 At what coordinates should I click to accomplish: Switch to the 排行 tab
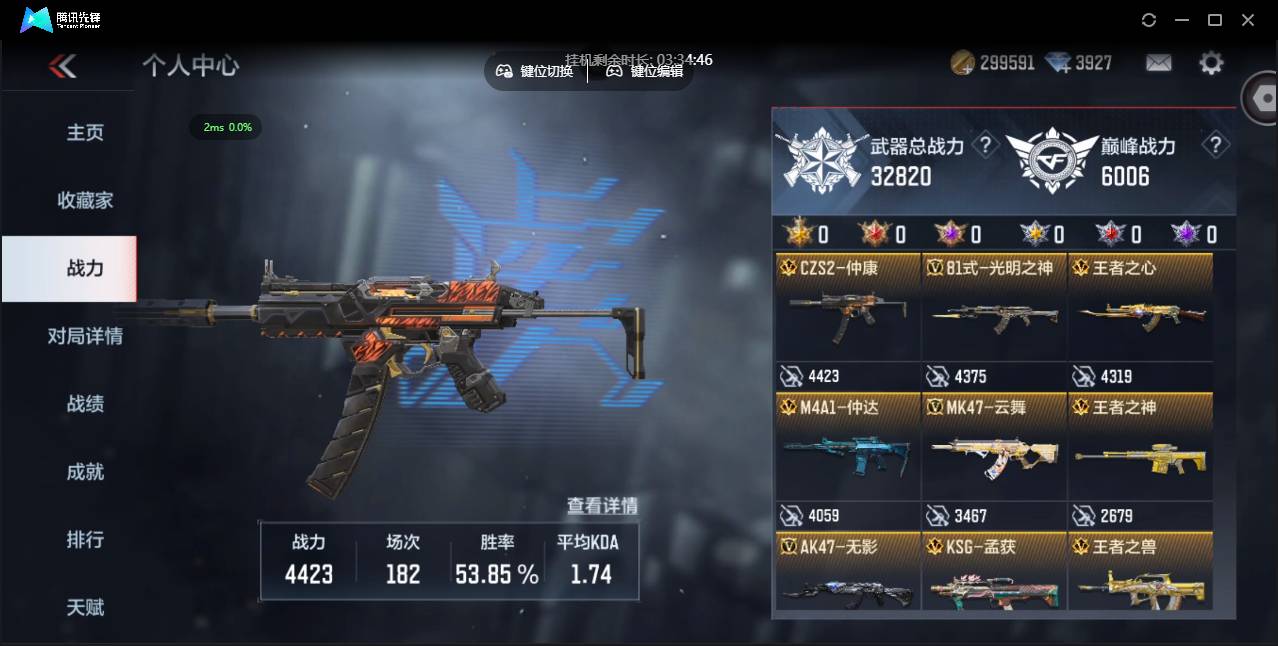coord(85,540)
